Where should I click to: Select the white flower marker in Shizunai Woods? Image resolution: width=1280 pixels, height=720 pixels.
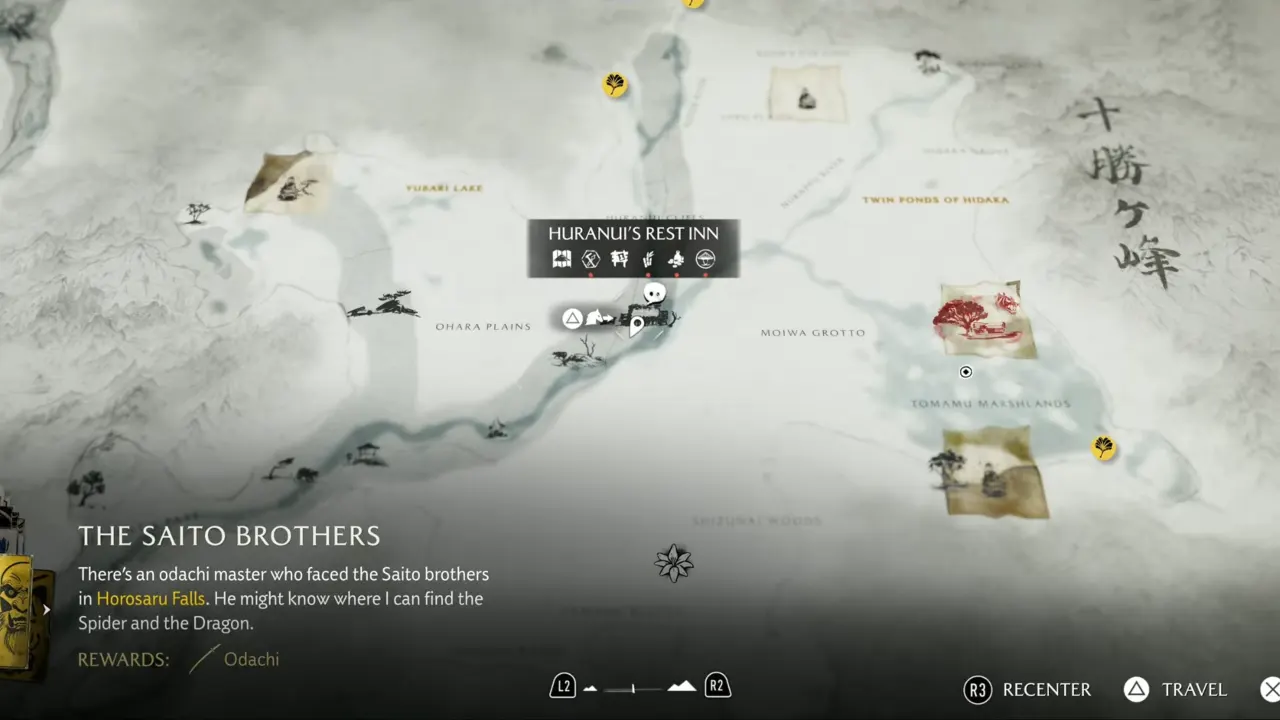(x=674, y=563)
